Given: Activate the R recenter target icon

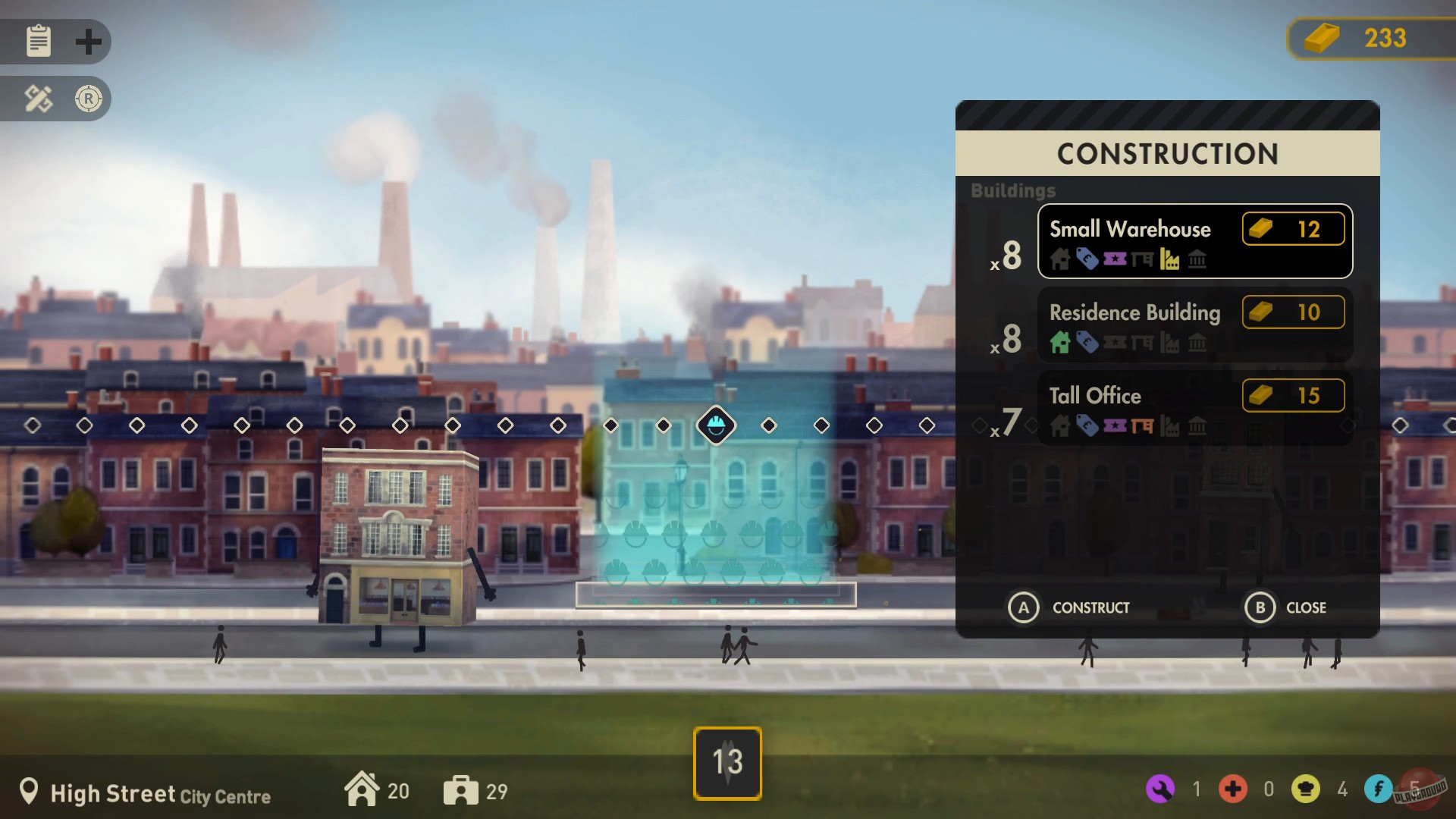Looking at the screenshot, I should coord(89,99).
